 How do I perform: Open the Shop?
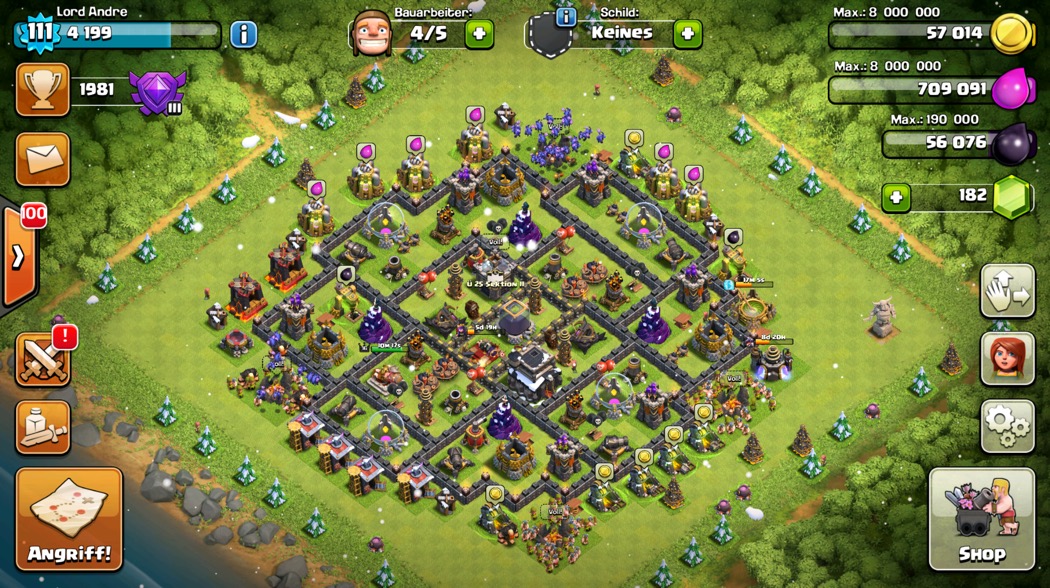(981, 519)
